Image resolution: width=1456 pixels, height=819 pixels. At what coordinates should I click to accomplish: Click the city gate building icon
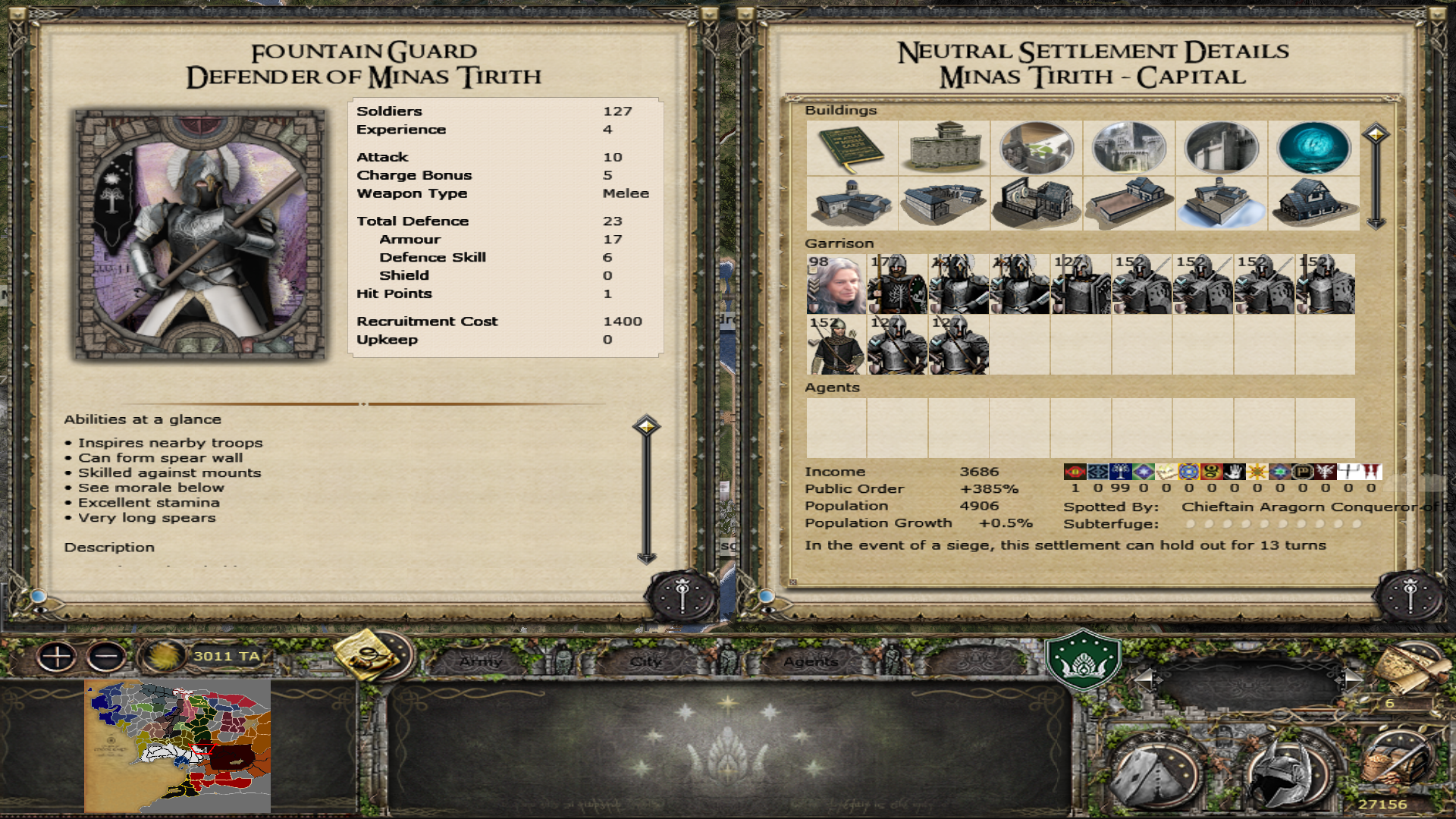pyautogui.click(x=1128, y=148)
